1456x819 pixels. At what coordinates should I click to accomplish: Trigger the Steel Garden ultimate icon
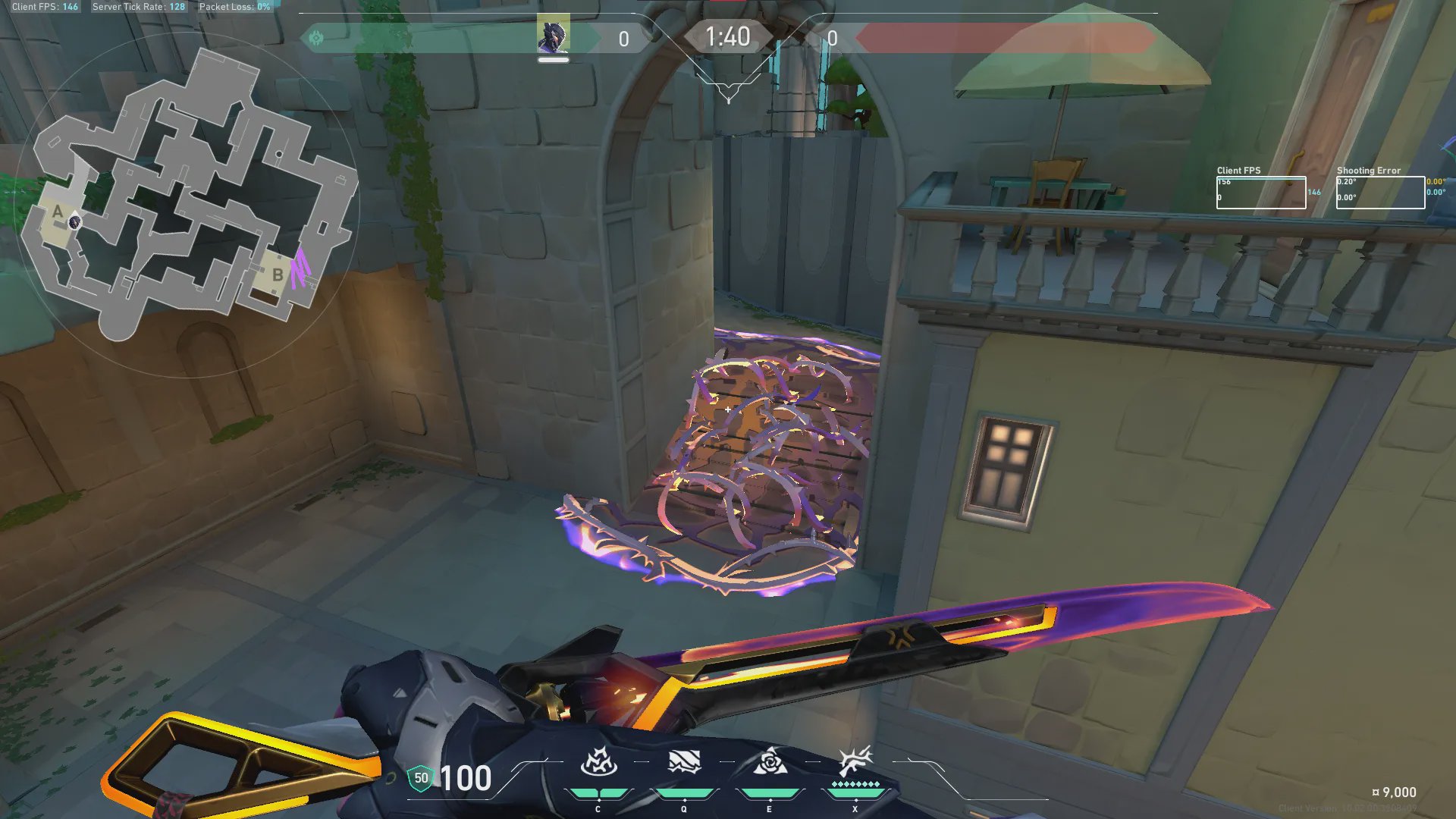(x=855, y=761)
